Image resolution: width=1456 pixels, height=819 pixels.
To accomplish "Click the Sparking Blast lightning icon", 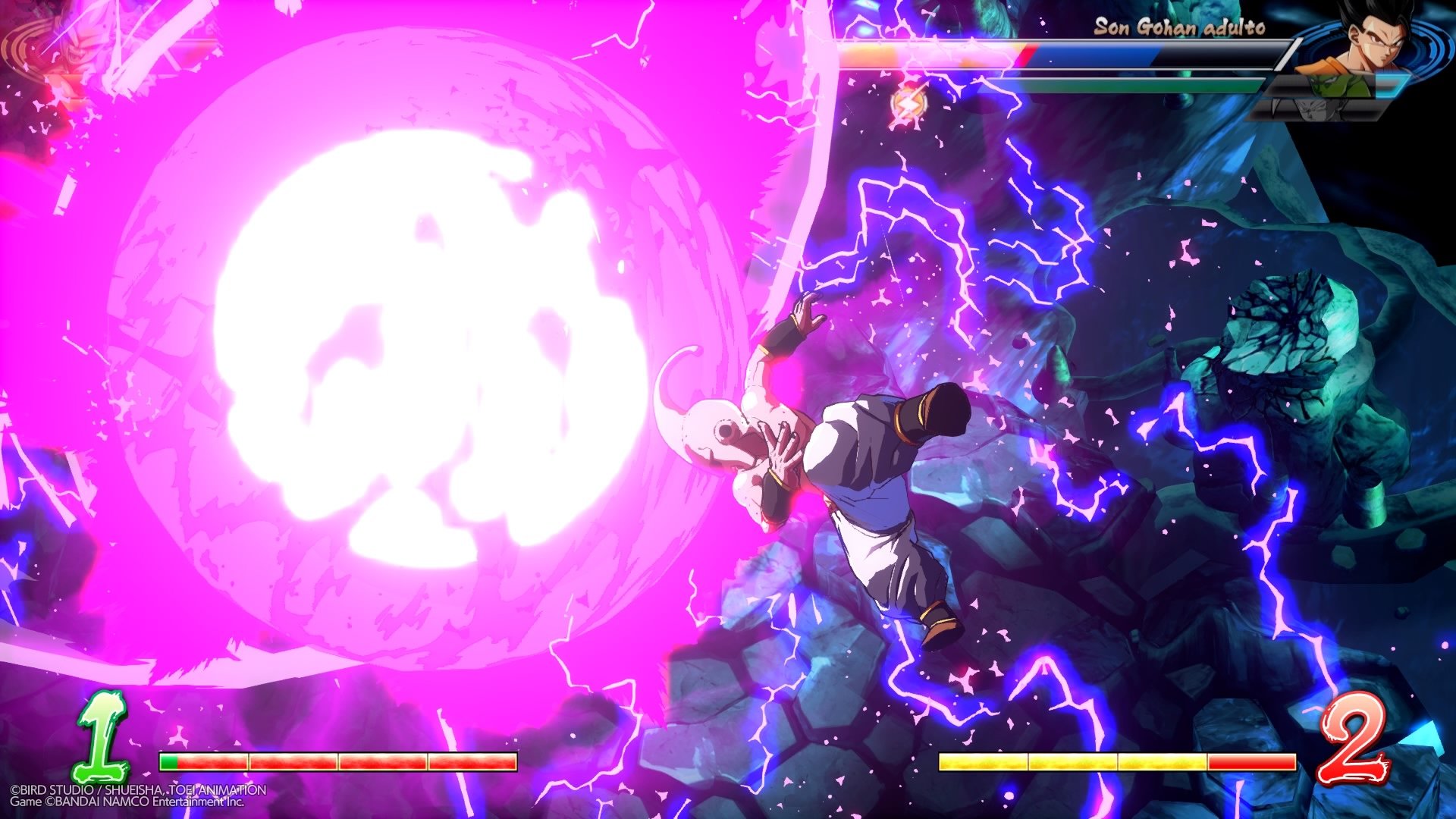I will click(908, 102).
